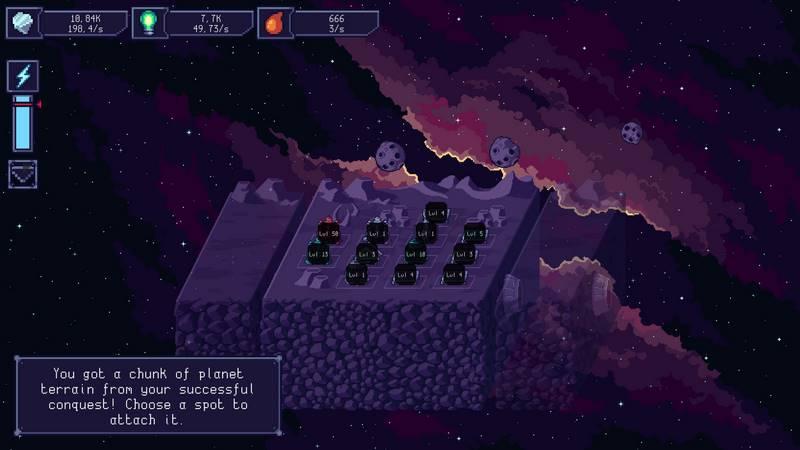
Task: Expand the downward arrow panel button
Action: coord(23,172)
